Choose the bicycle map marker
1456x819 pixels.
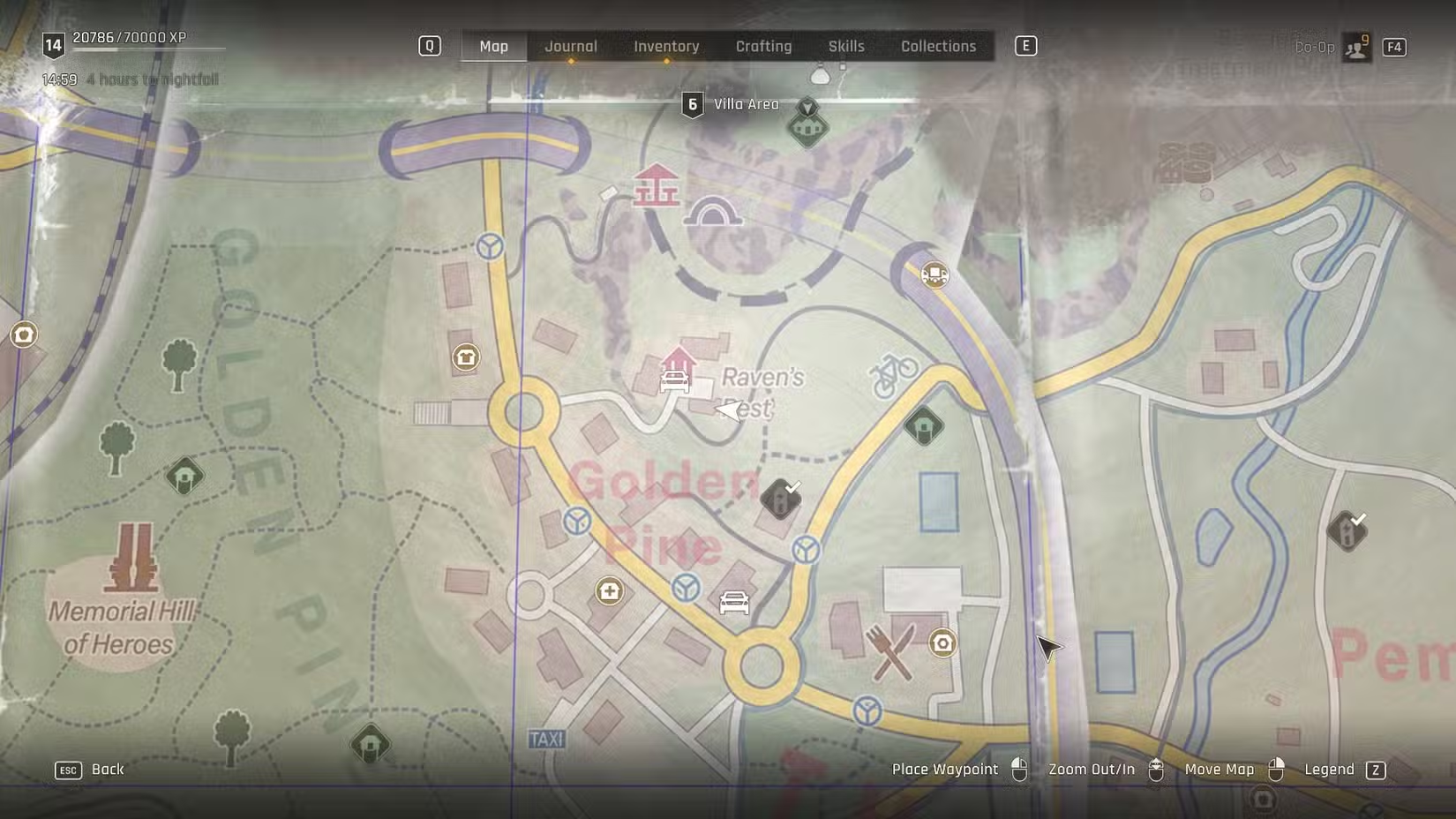pos(893,374)
